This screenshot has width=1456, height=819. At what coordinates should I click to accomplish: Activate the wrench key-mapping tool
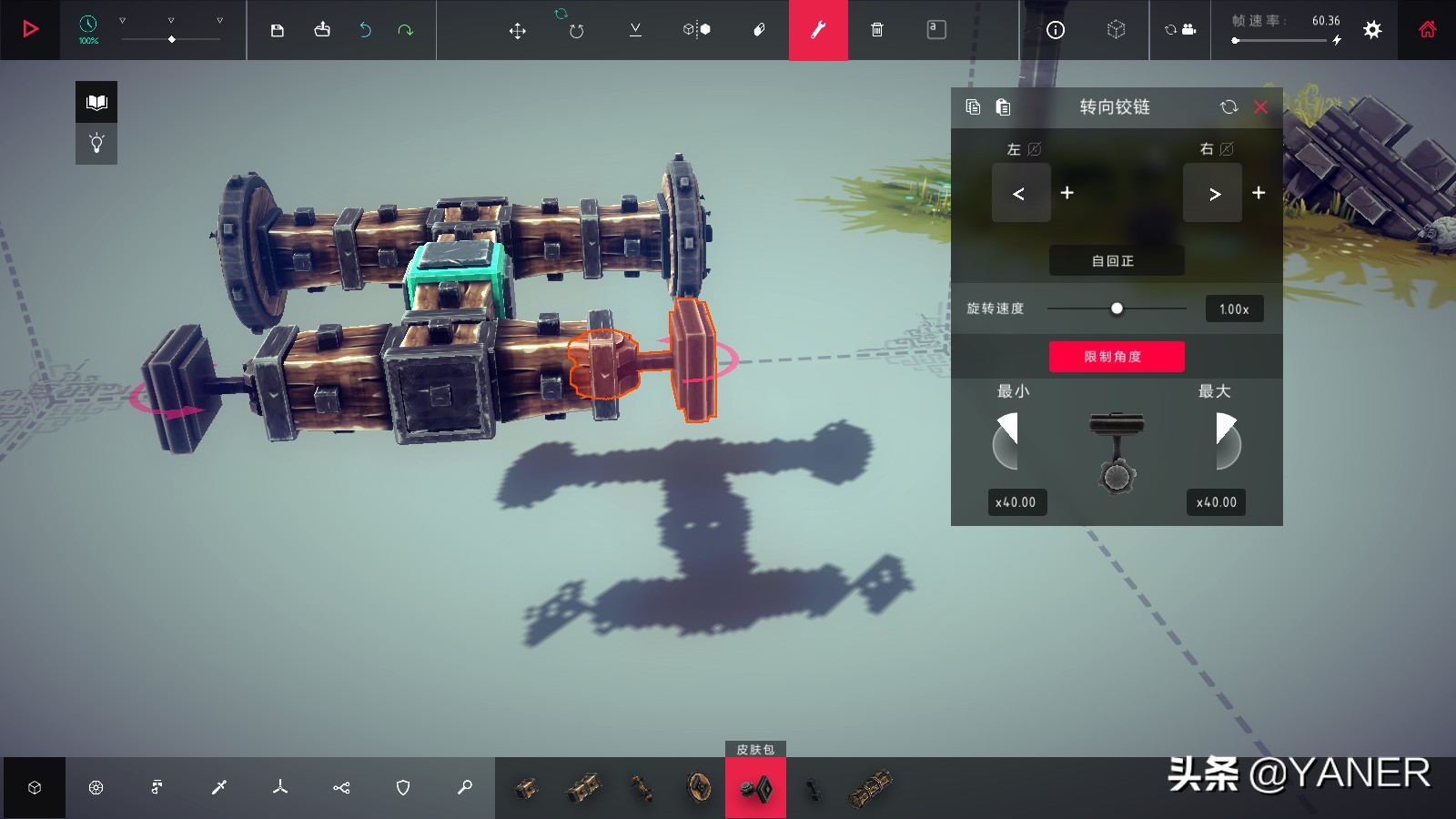[x=818, y=30]
